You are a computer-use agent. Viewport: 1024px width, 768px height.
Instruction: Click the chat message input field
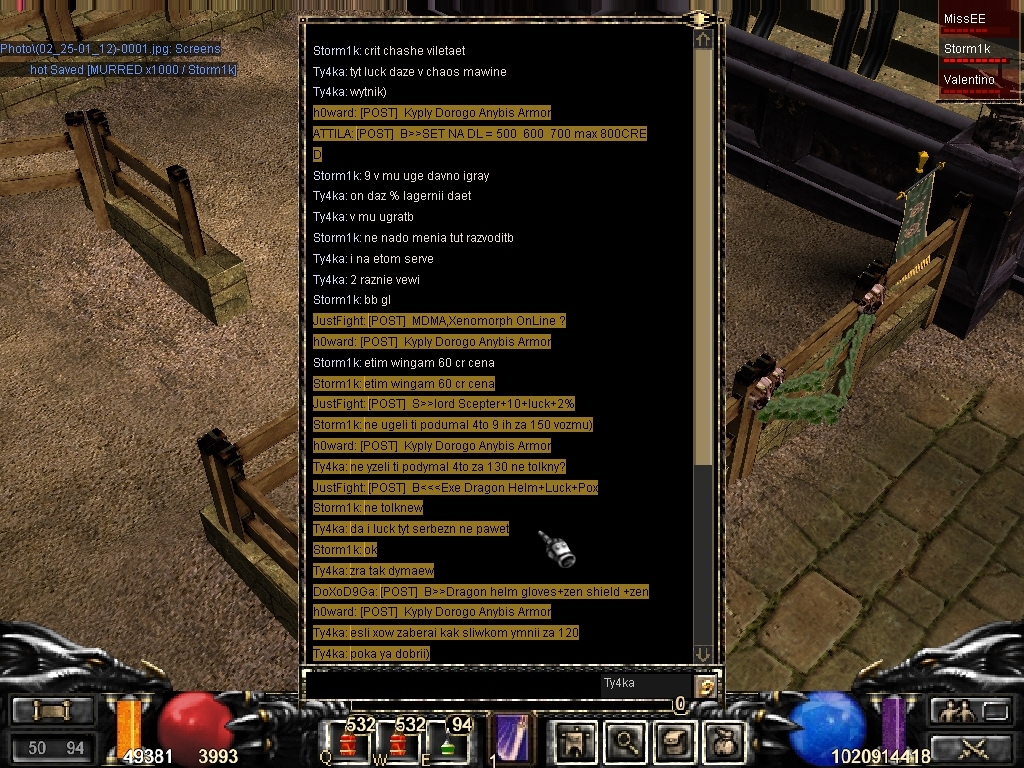click(x=450, y=685)
